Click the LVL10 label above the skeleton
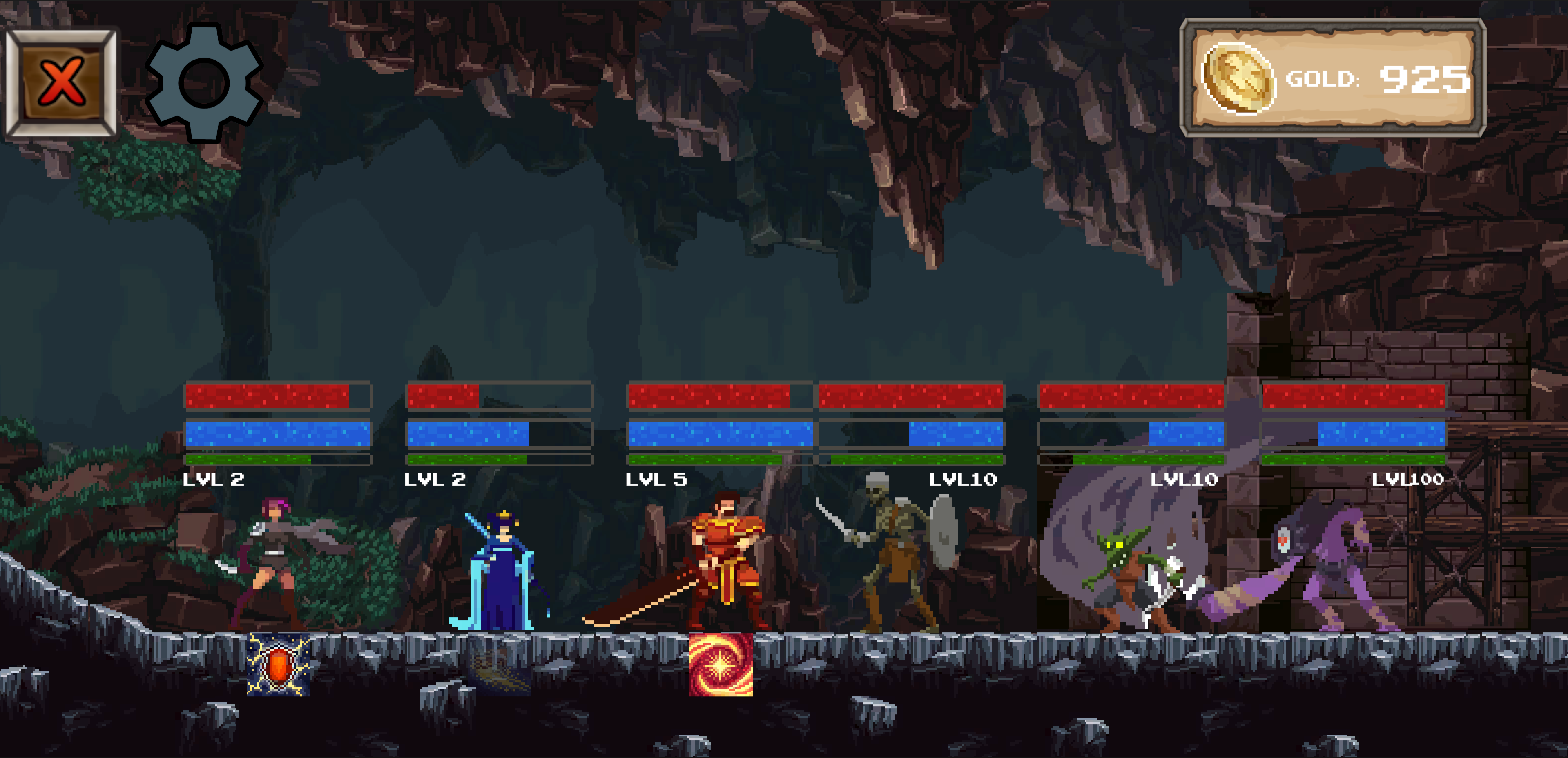This screenshot has width=1568, height=758. point(963,480)
